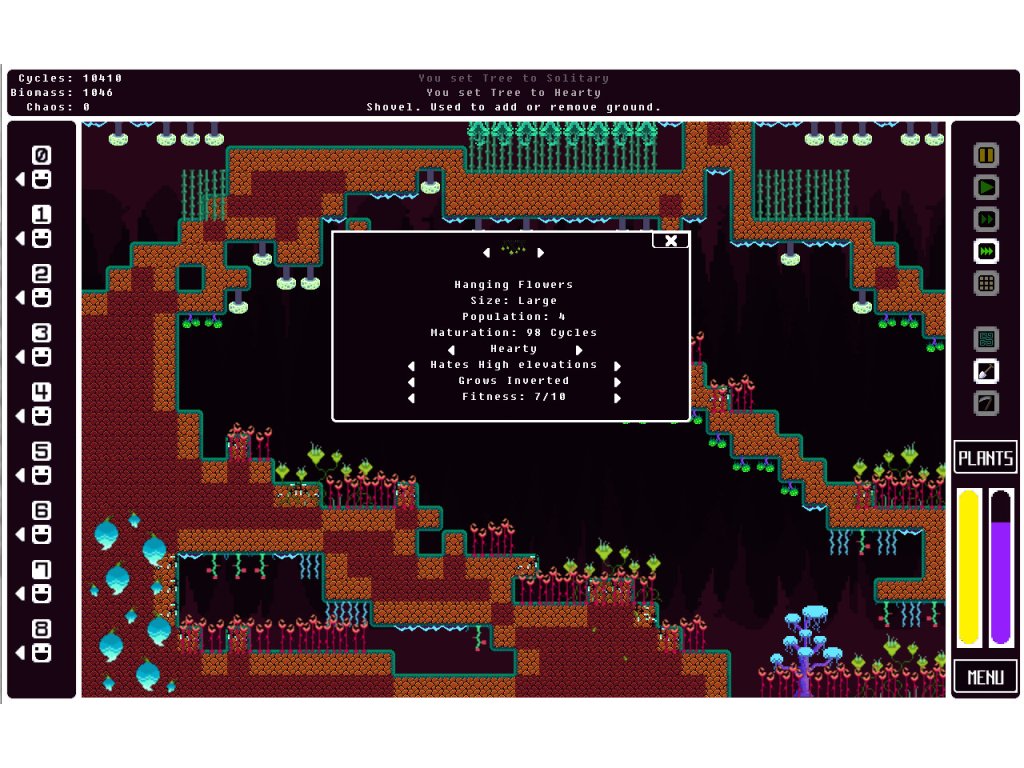Open the PLANTS panel
The image size is (1024, 768).
coord(986,458)
